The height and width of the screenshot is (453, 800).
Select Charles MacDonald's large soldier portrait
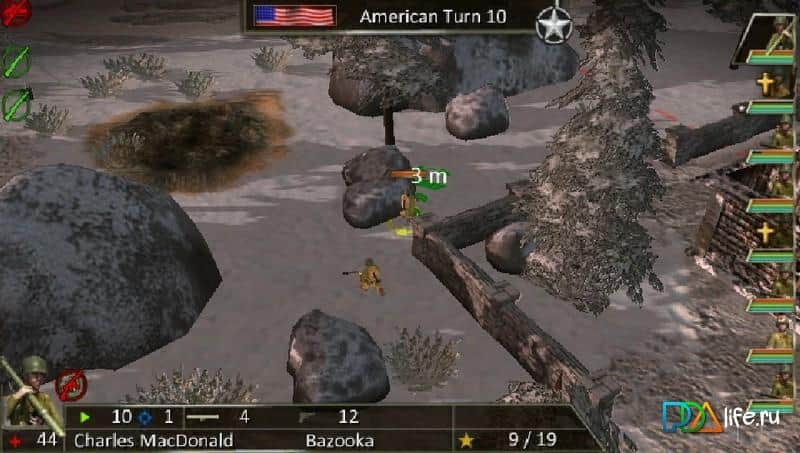(30, 391)
